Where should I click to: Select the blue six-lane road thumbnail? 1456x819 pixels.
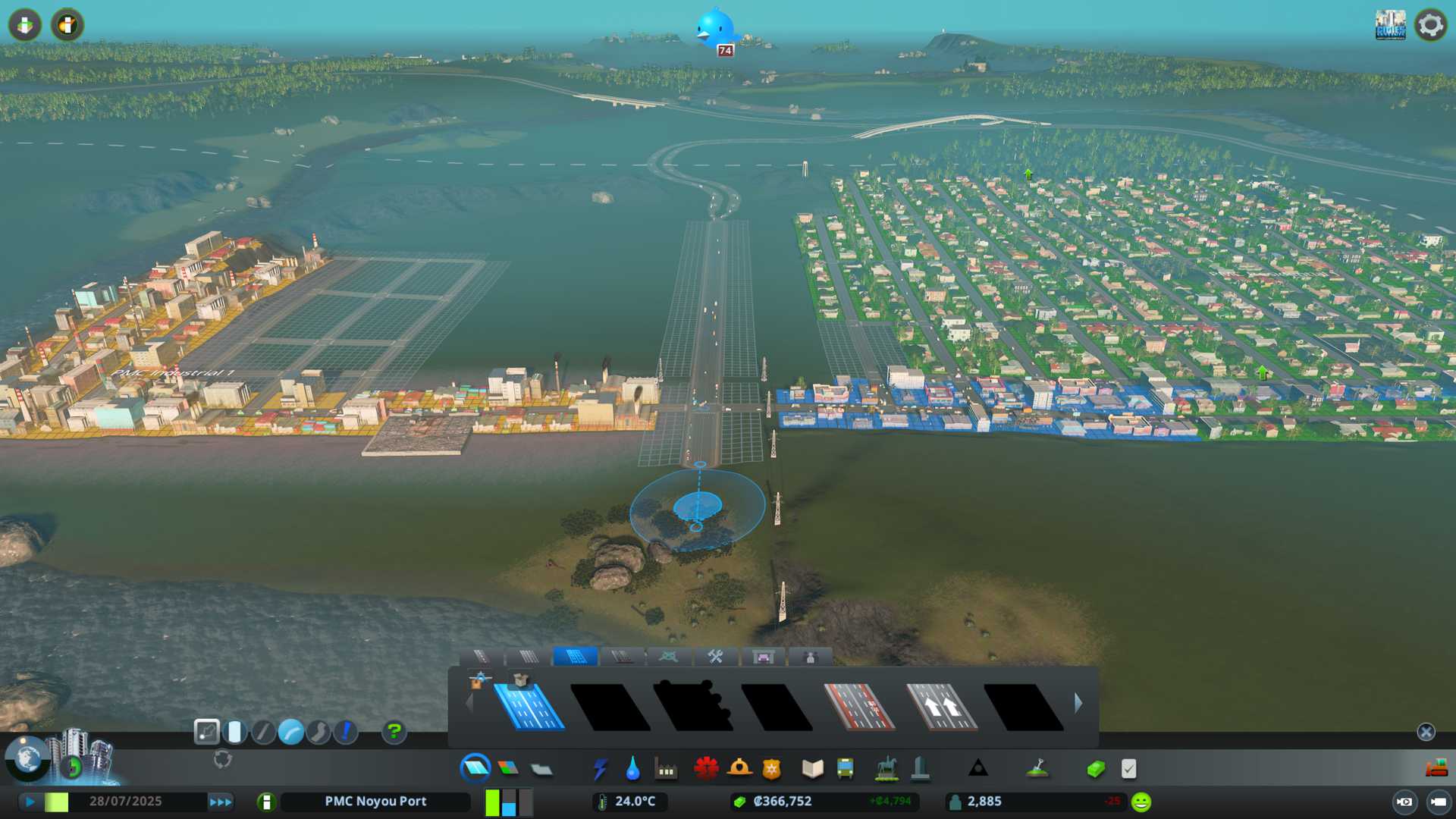(529, 707)
